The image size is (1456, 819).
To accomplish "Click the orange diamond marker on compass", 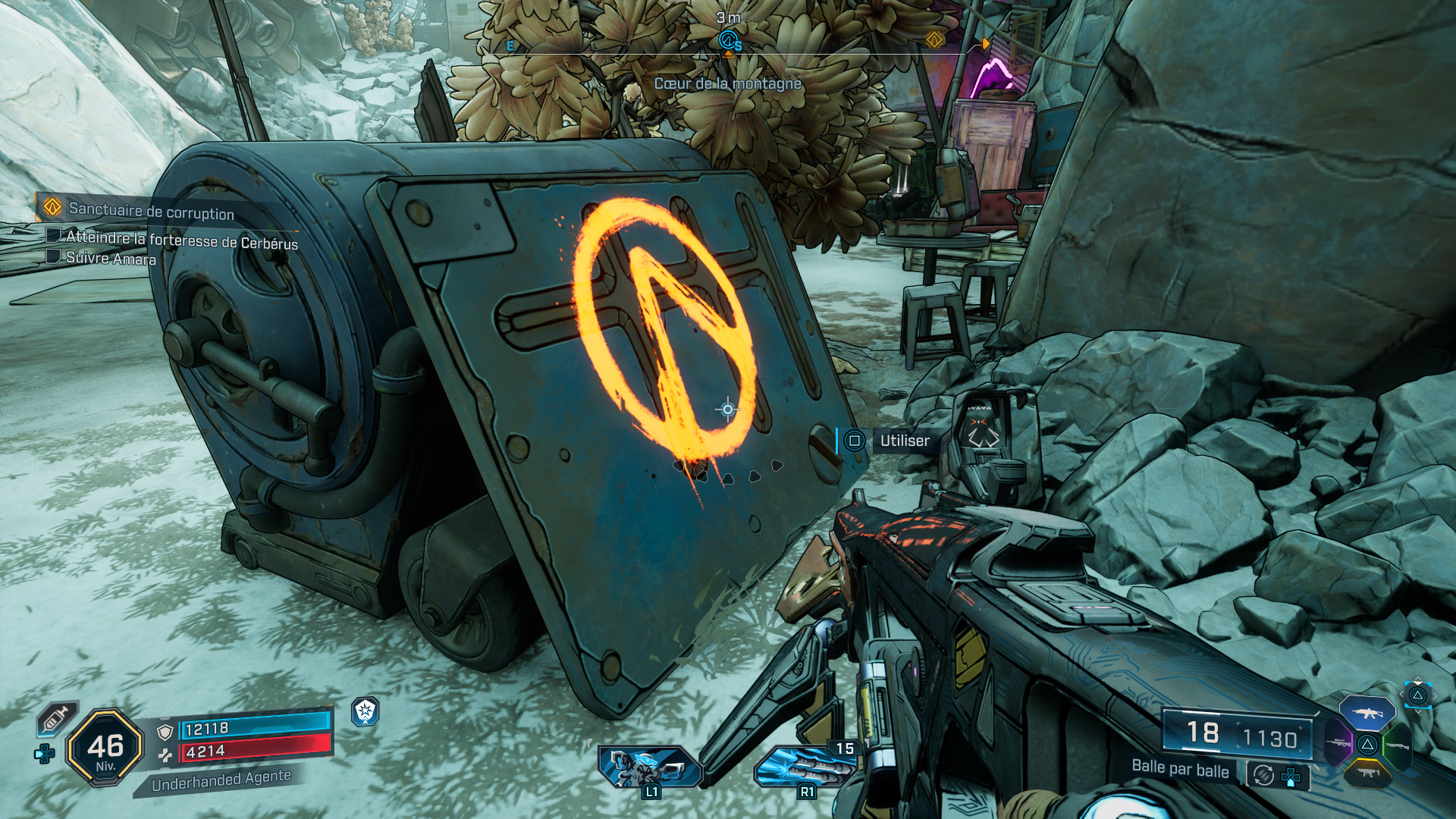I will tap(934, 39).
